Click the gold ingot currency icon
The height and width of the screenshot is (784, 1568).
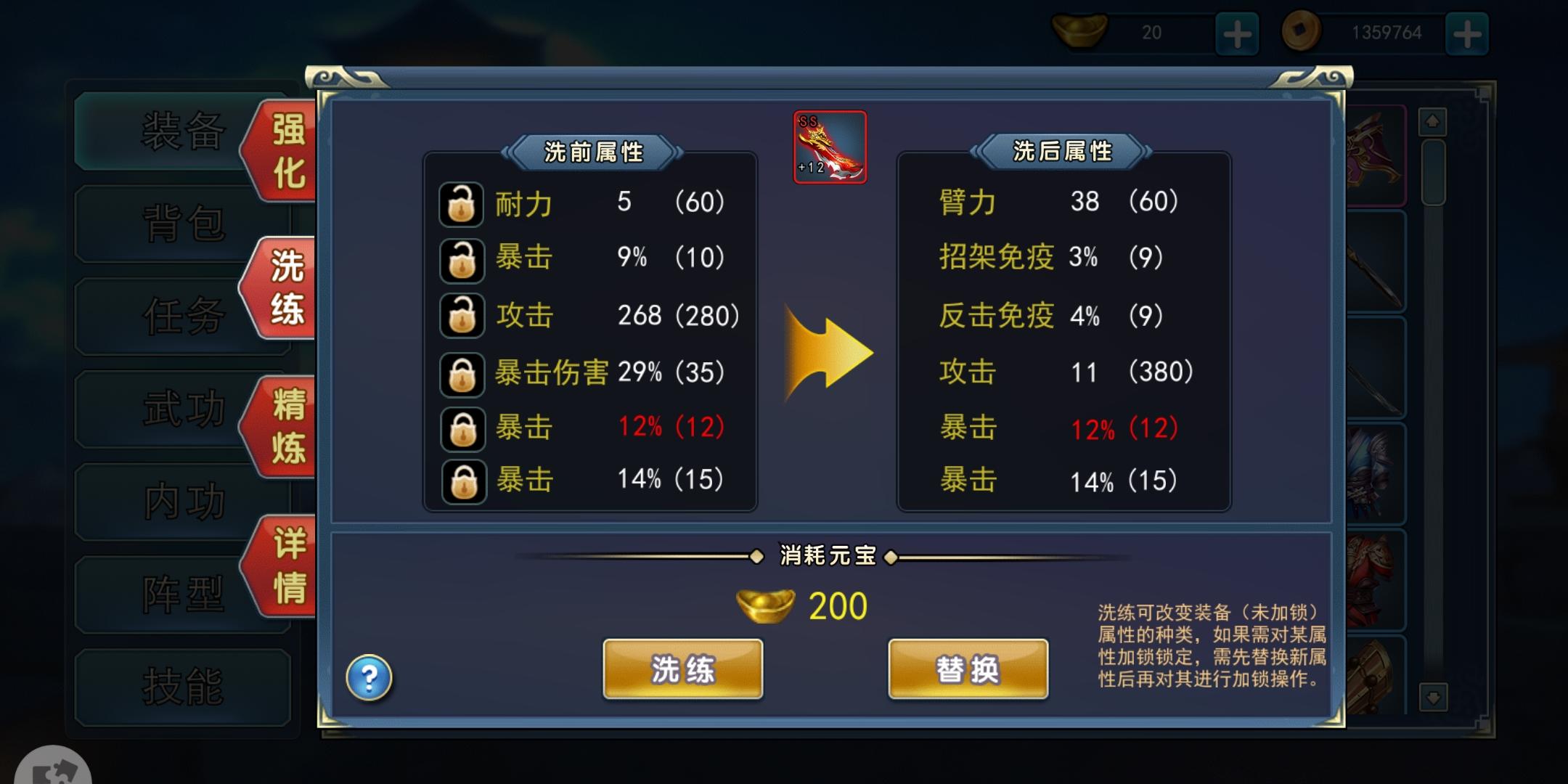[1081, 31]
